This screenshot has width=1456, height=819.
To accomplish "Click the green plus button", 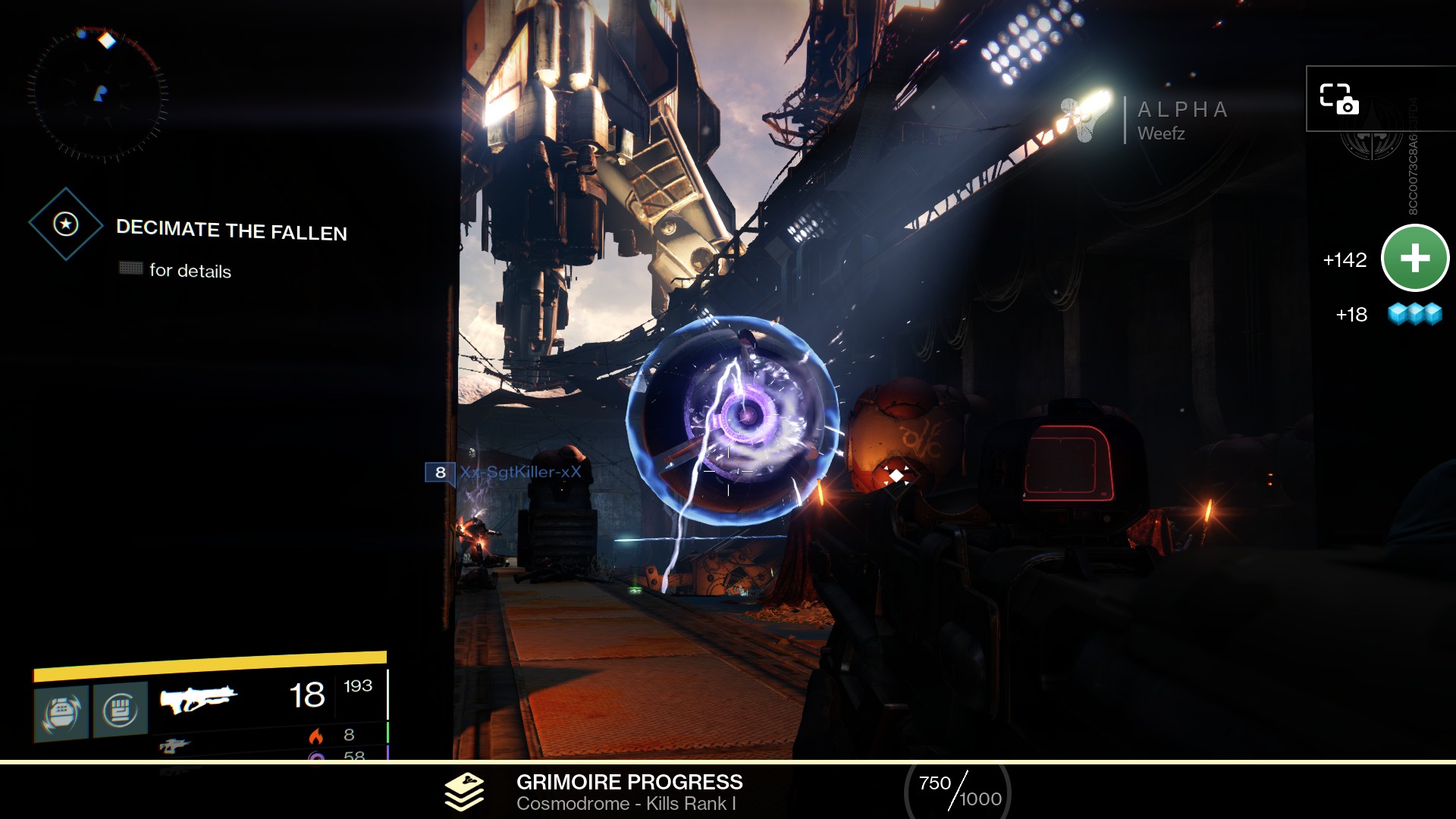I will point(1415,259).
